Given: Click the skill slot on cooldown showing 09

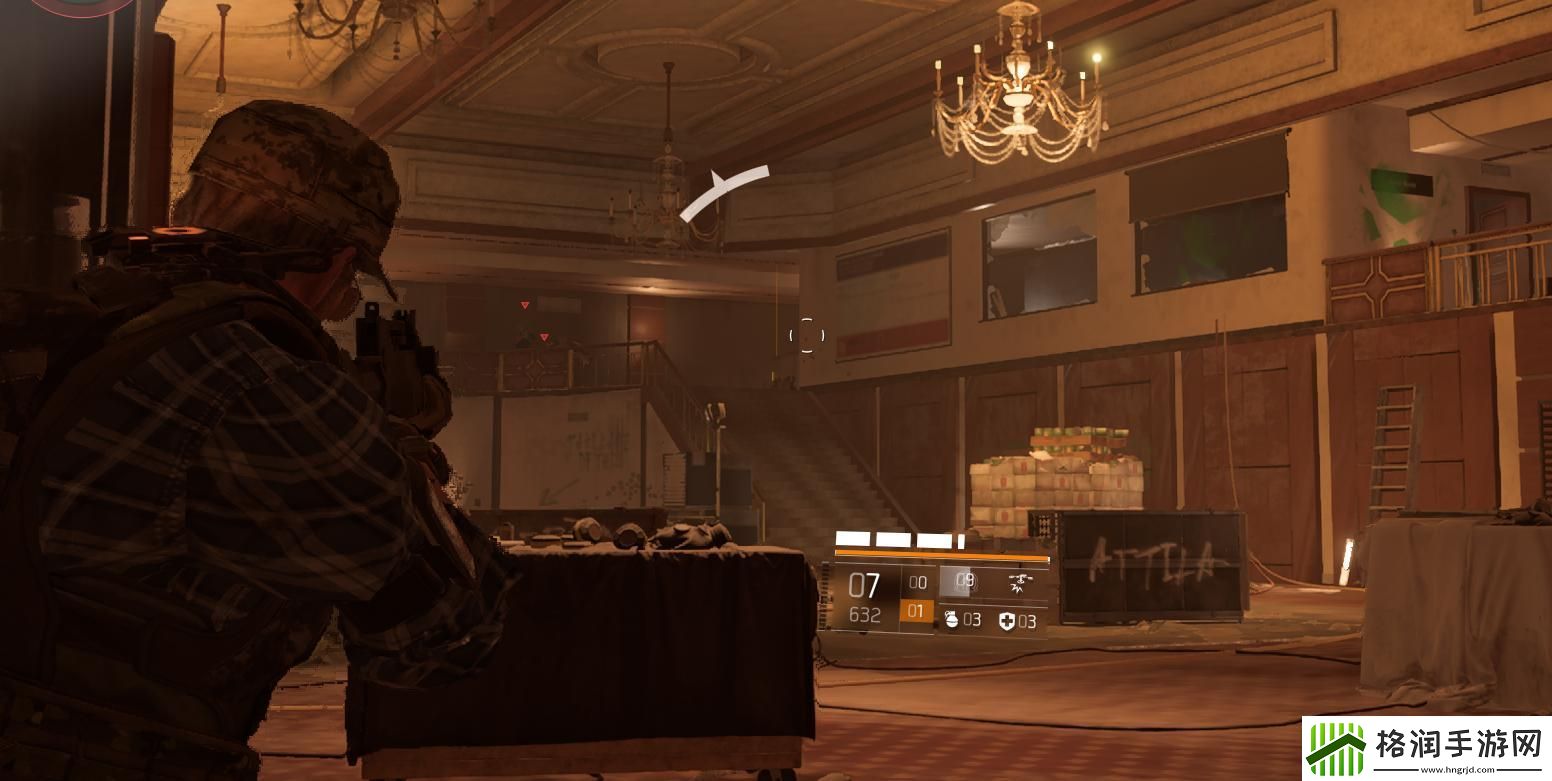Looking at the screenshot, I should click(964, 580).
